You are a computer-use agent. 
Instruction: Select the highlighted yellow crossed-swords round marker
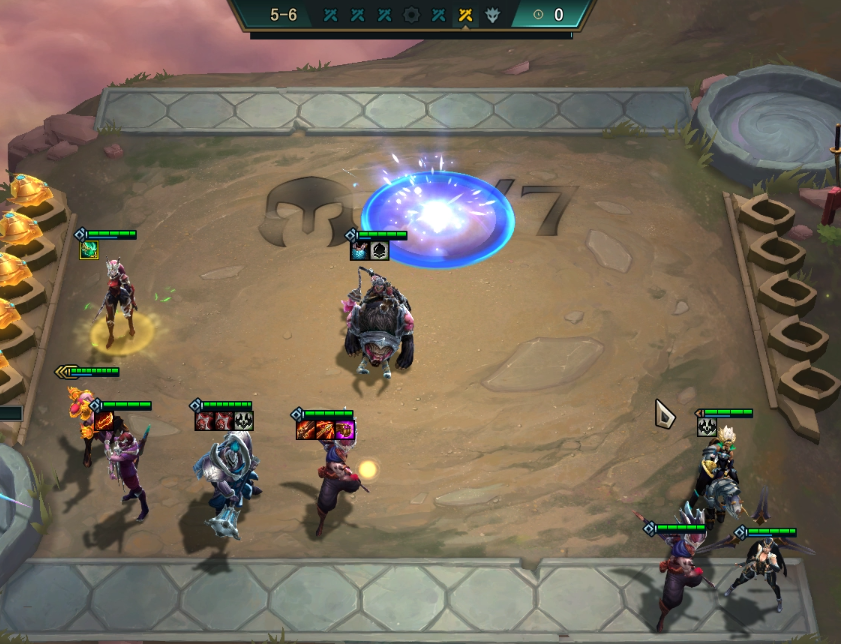click(x=464, y=15)
